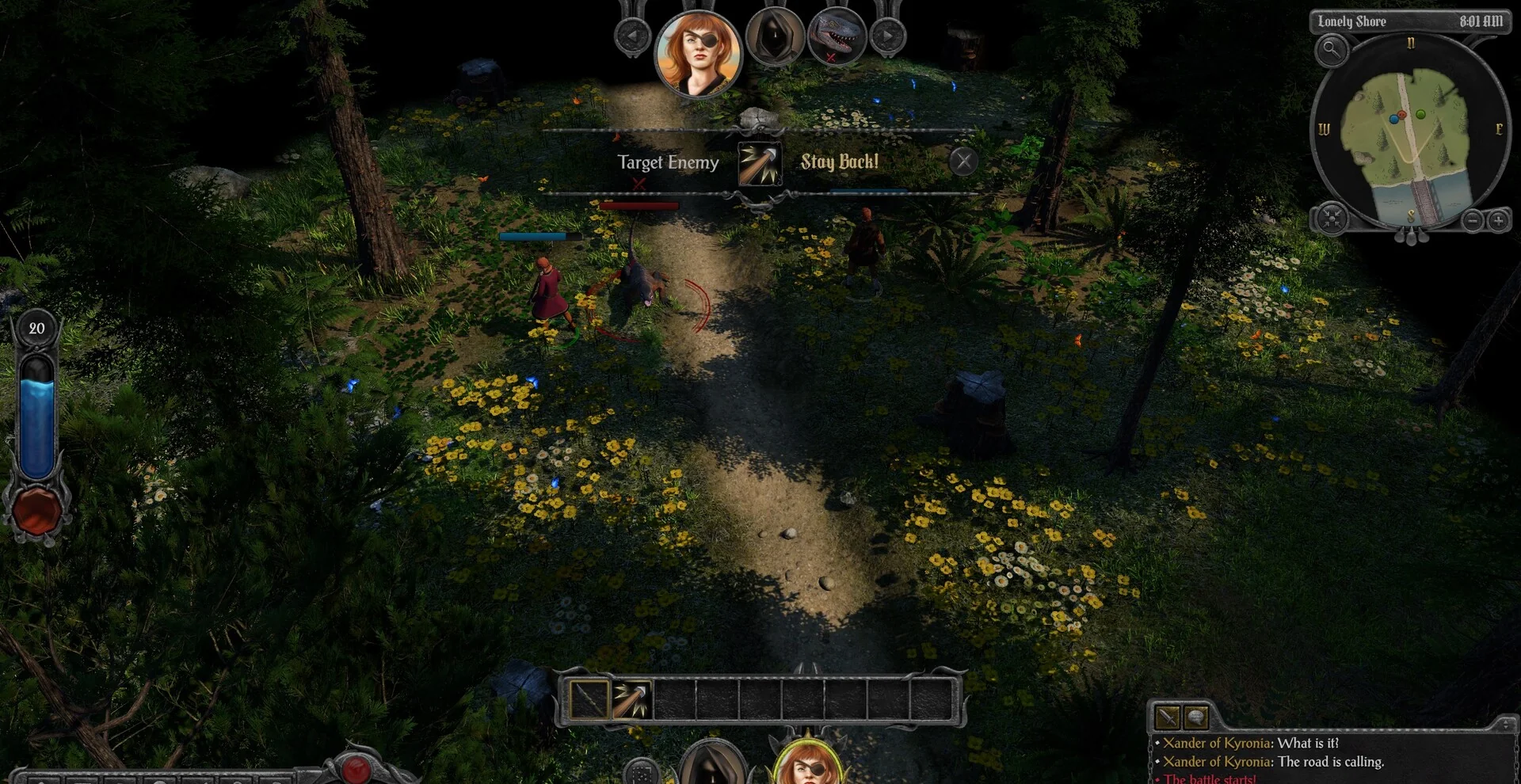The width and height of the screenshot is (1521, 784).
Task: Click the red orb button on the bottom menu bar
Action: click(x=356, y=767)
